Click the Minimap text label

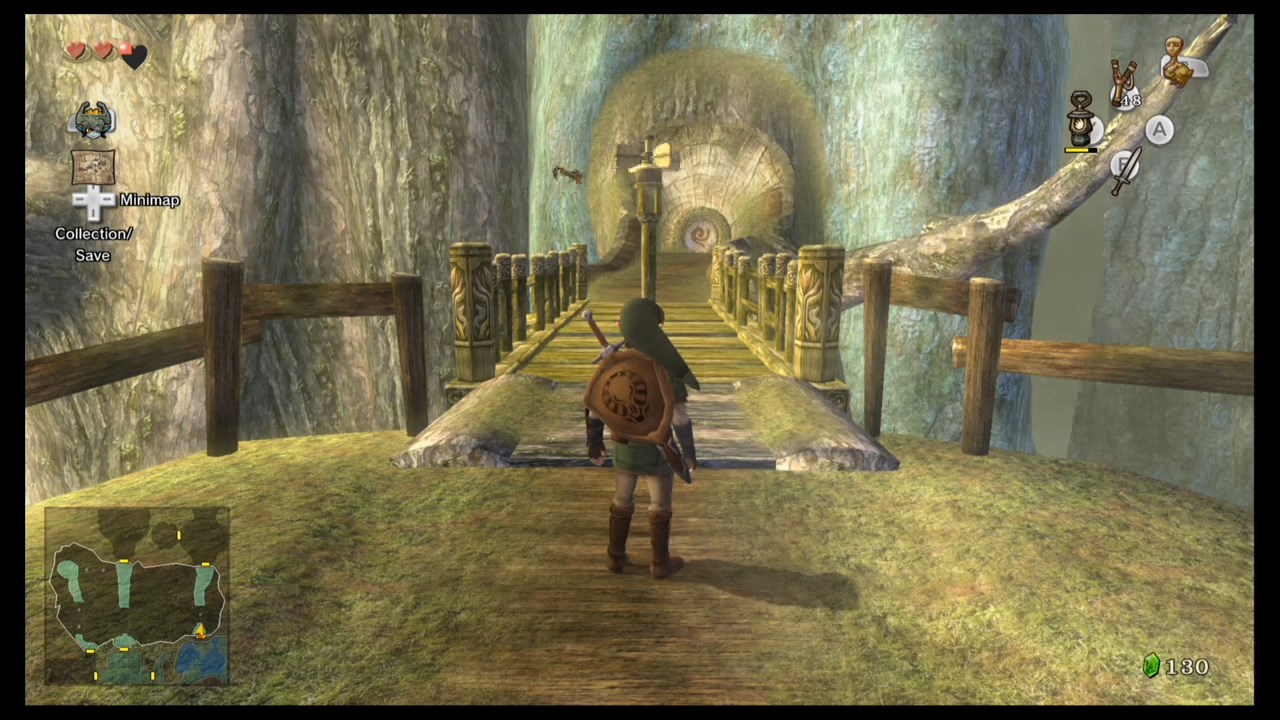point(150,200)
